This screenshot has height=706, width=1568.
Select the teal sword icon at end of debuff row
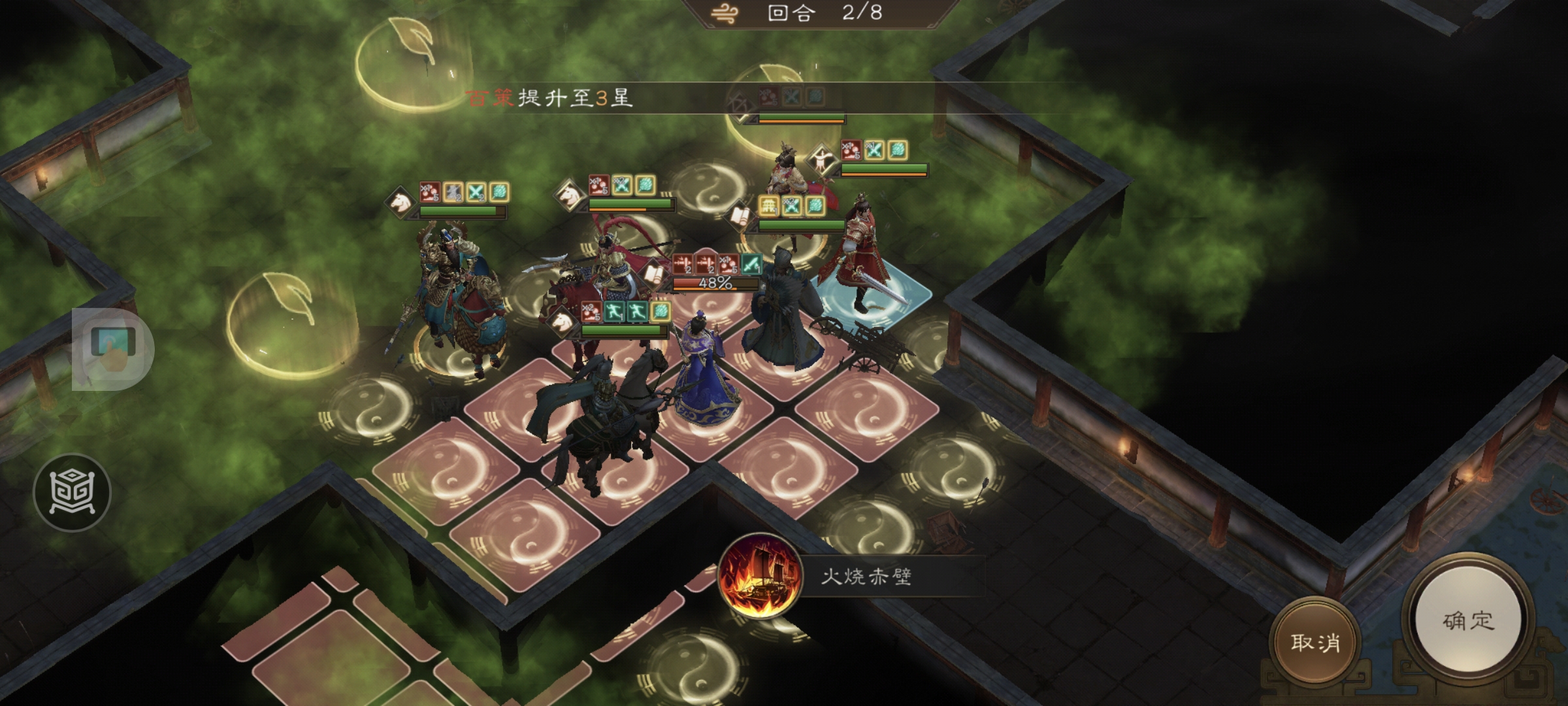point(751,265)
